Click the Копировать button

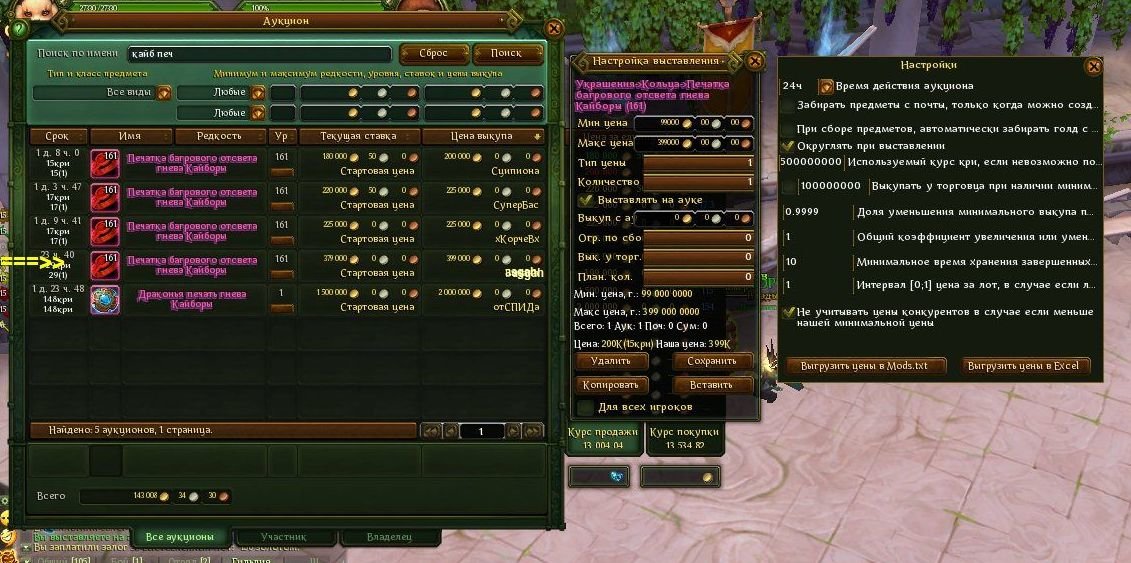click(x=611, y=385)
